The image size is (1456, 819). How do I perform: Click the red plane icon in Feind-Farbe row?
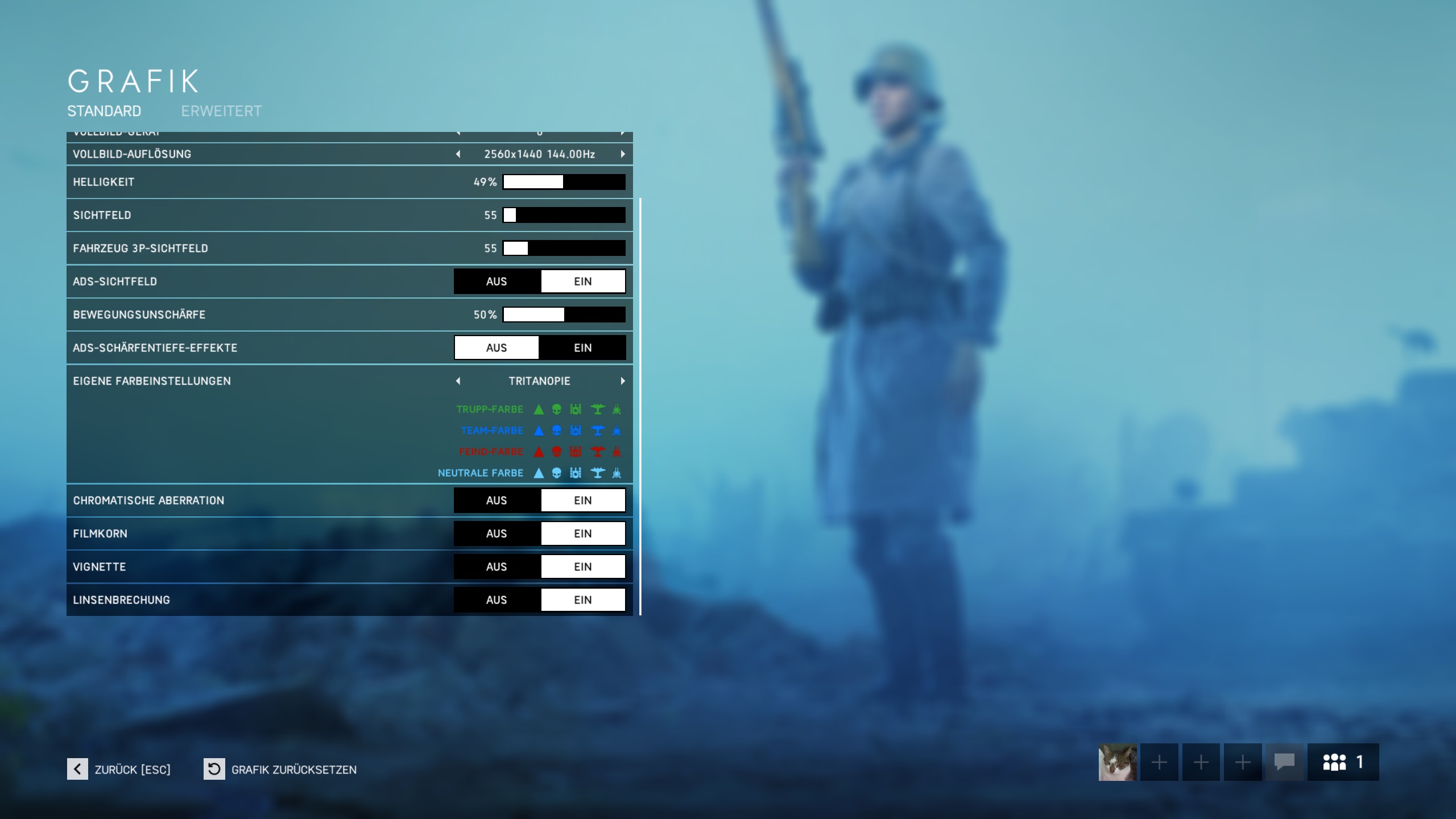coord(597,452)
